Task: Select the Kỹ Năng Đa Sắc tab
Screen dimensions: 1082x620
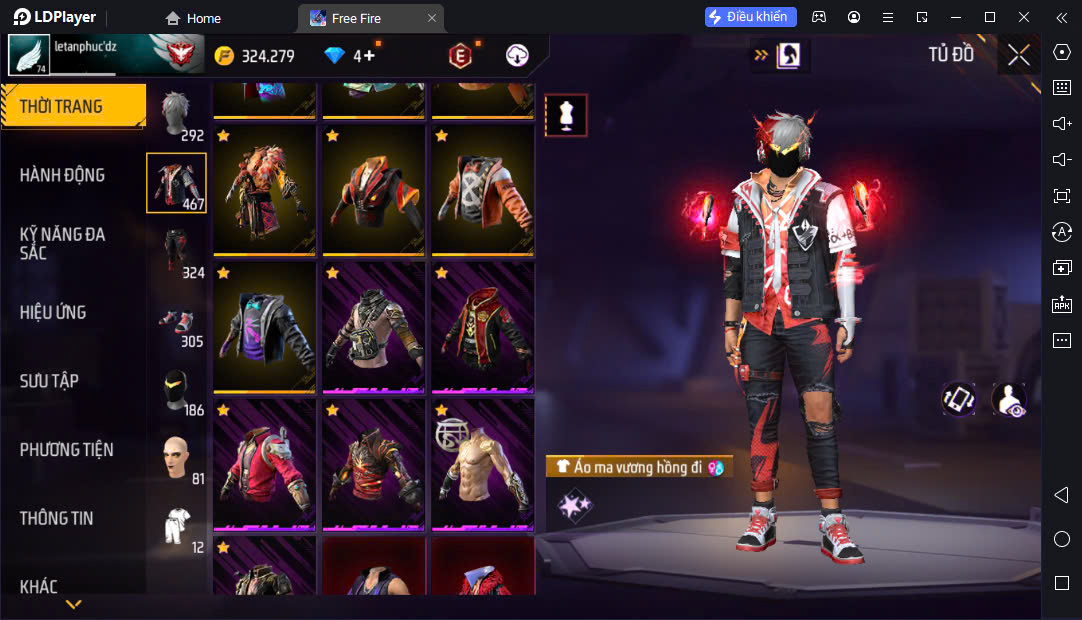Action: click(62, 243)
